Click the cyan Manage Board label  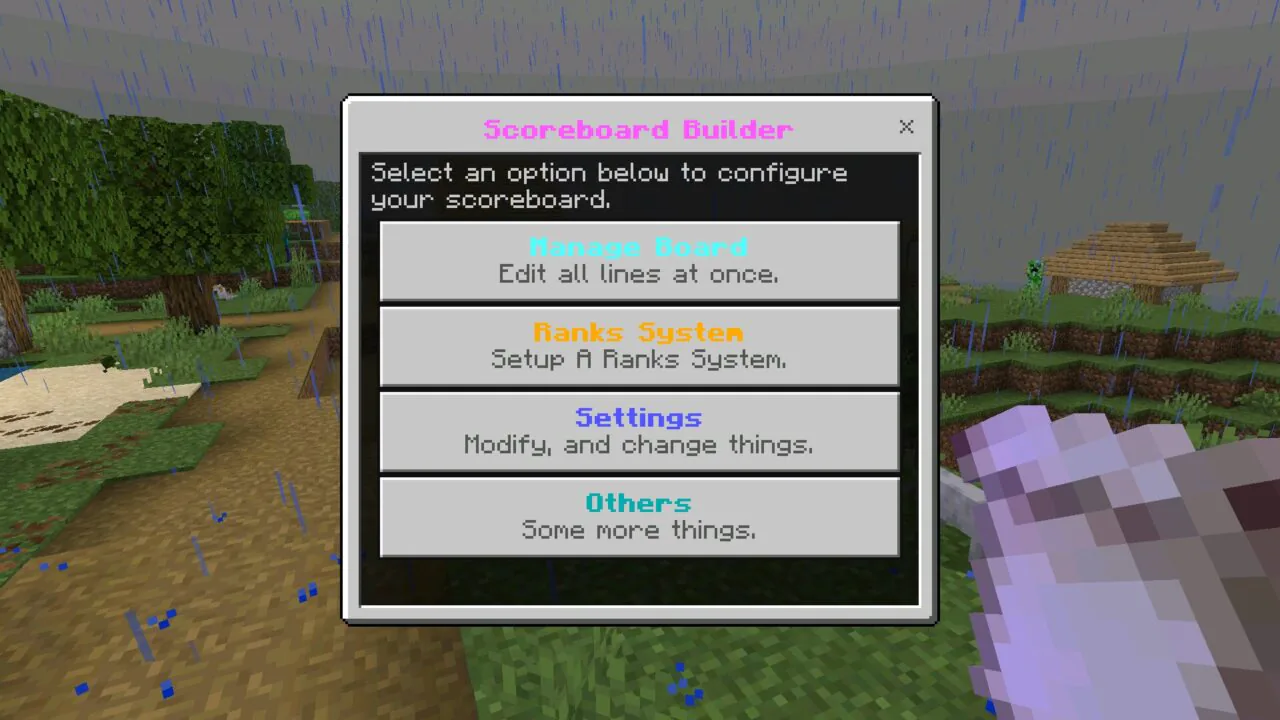[639, 247]
